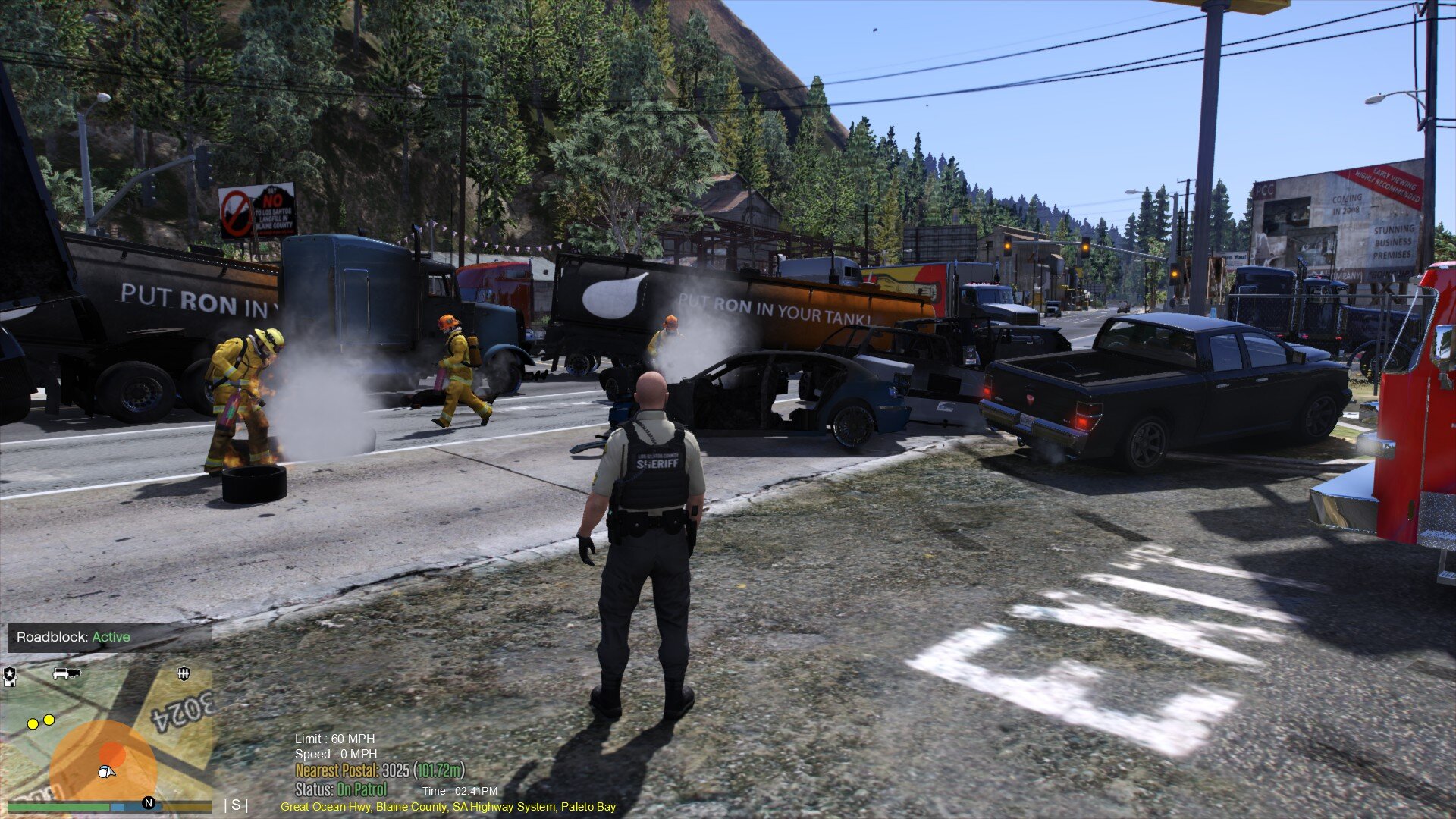Click the player arrow marker on the minimap
The image size is (1456, 819).
(x=107, y=772)
